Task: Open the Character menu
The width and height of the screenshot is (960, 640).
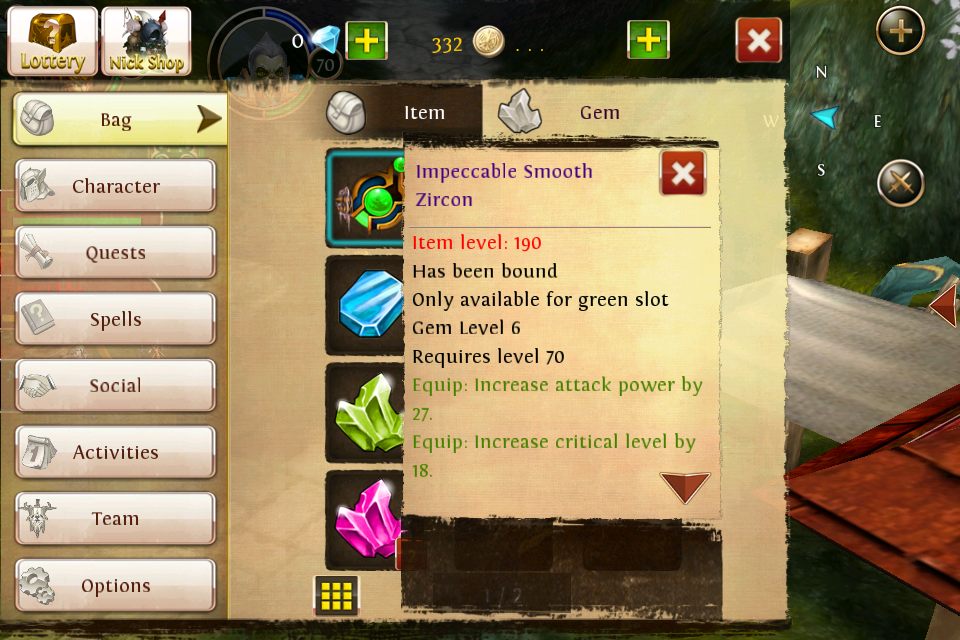Action: click(115, 187)
